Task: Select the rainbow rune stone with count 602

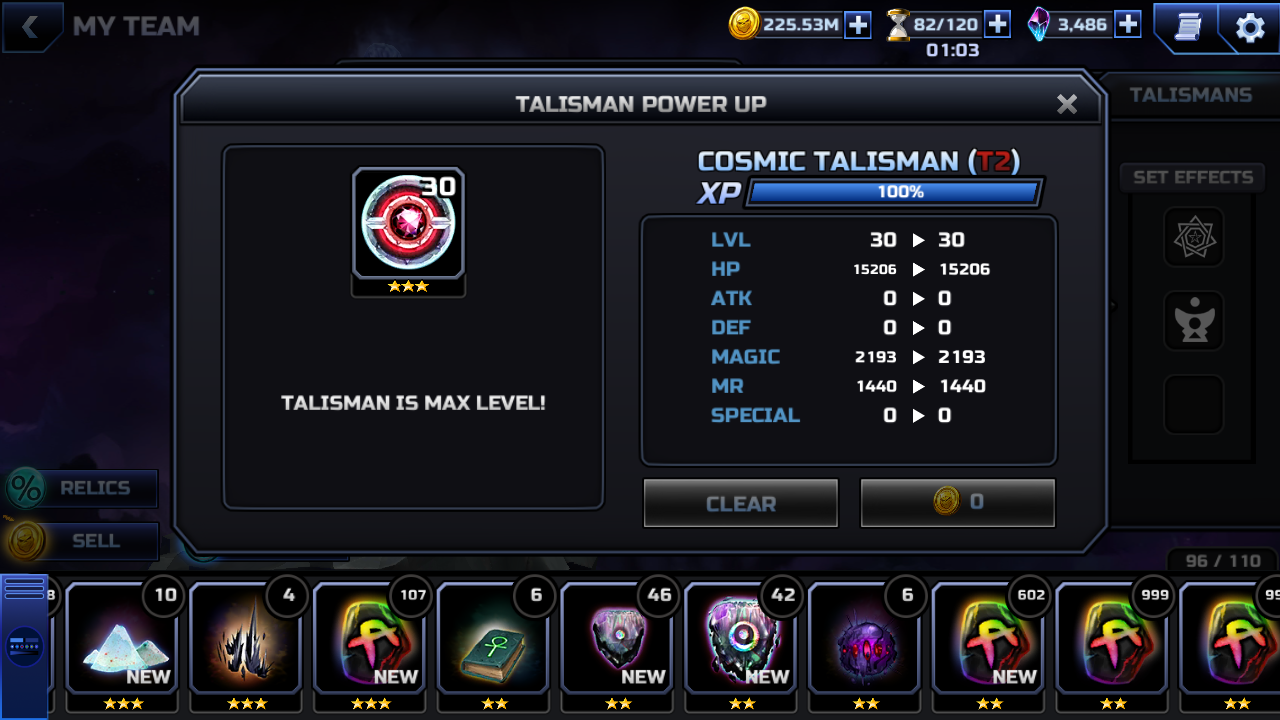Action: tap(988, 638)
